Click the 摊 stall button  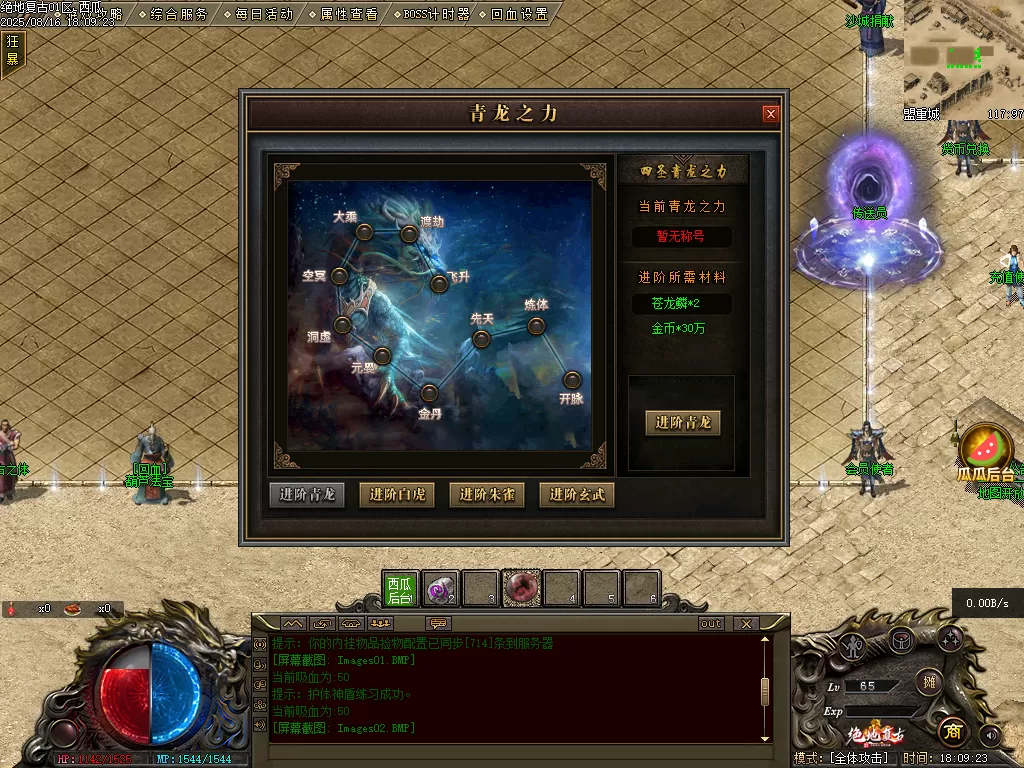(x=929, y=682)
